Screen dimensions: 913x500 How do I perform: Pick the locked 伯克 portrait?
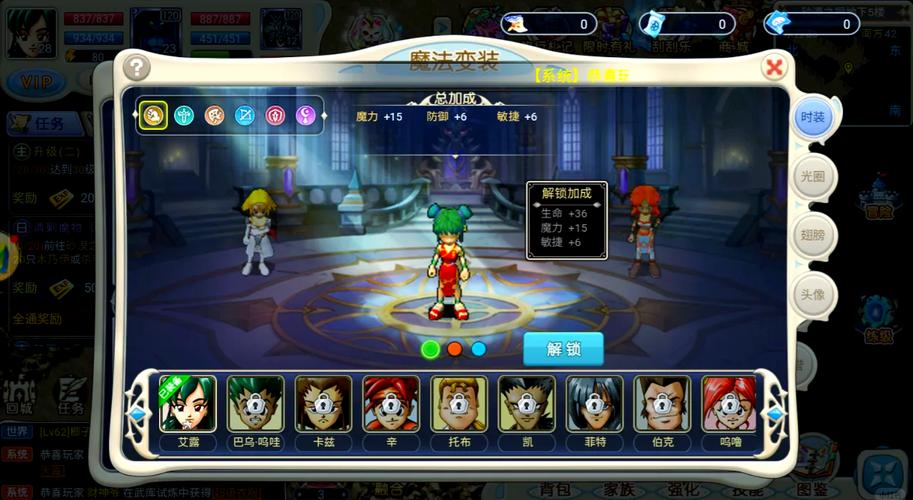[x=662, y=404]
